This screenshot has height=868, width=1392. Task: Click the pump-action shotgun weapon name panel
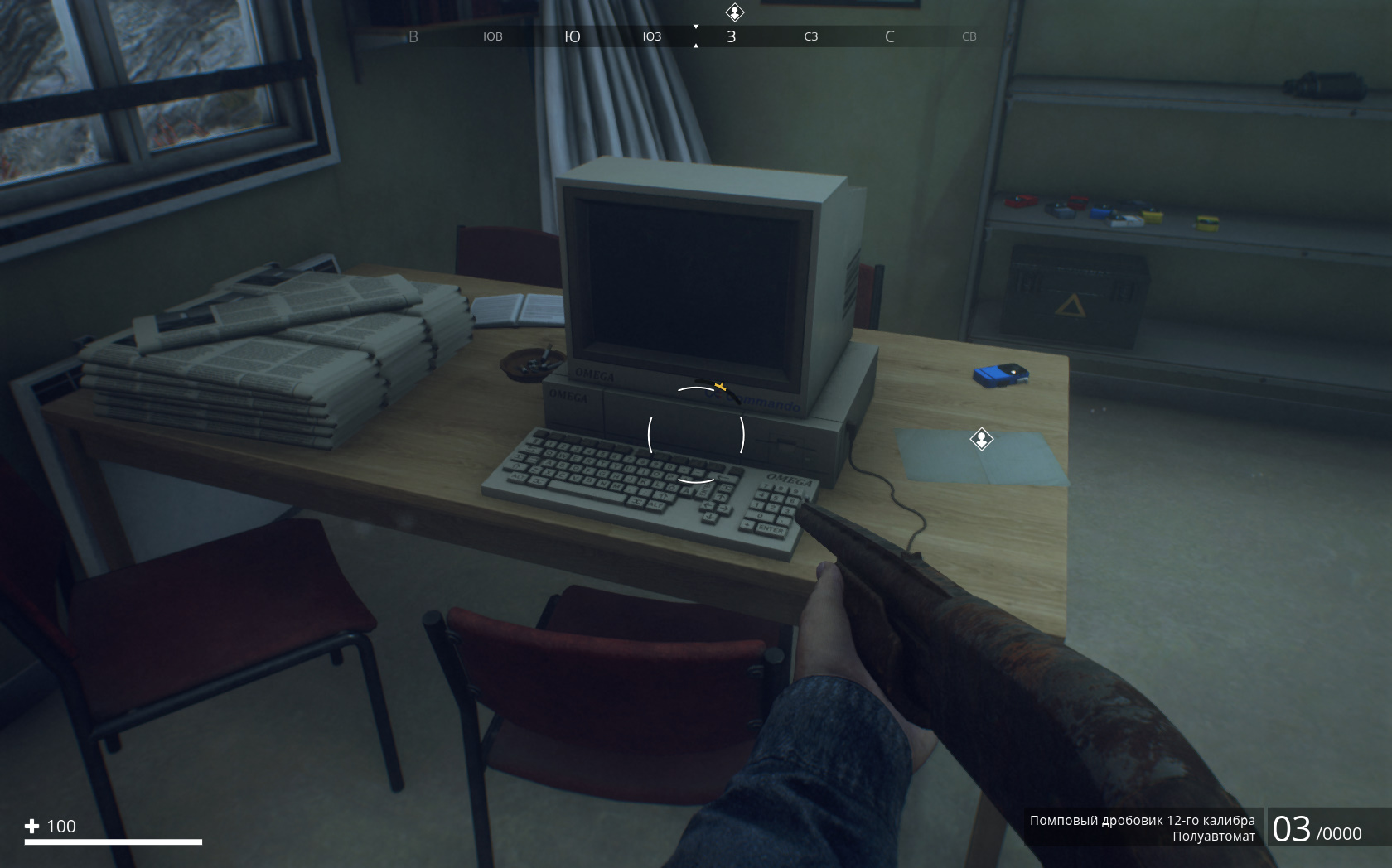(x=1142, y=827)
